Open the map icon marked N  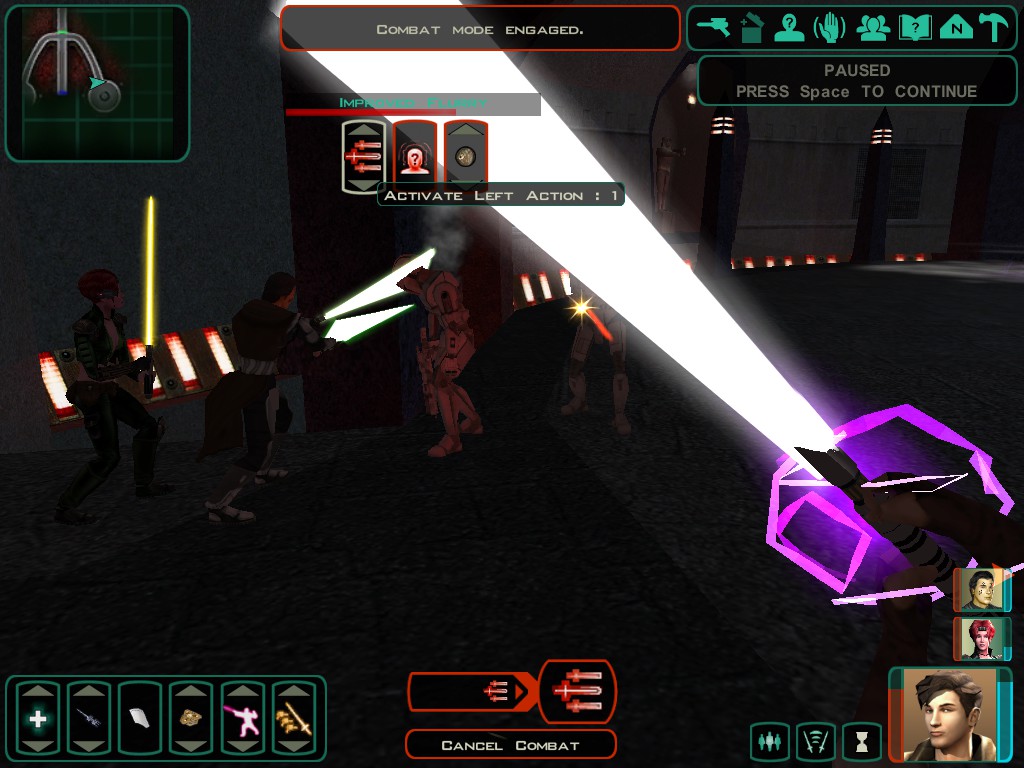pyautogui.click(x=956, y=28)
